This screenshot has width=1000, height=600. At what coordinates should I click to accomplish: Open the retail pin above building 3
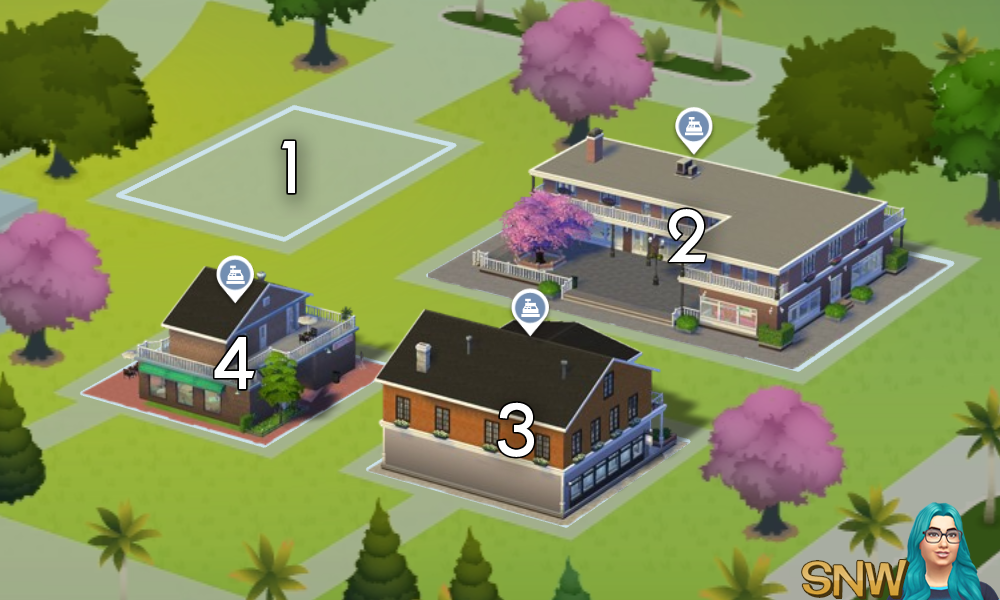tap(528, 308)
